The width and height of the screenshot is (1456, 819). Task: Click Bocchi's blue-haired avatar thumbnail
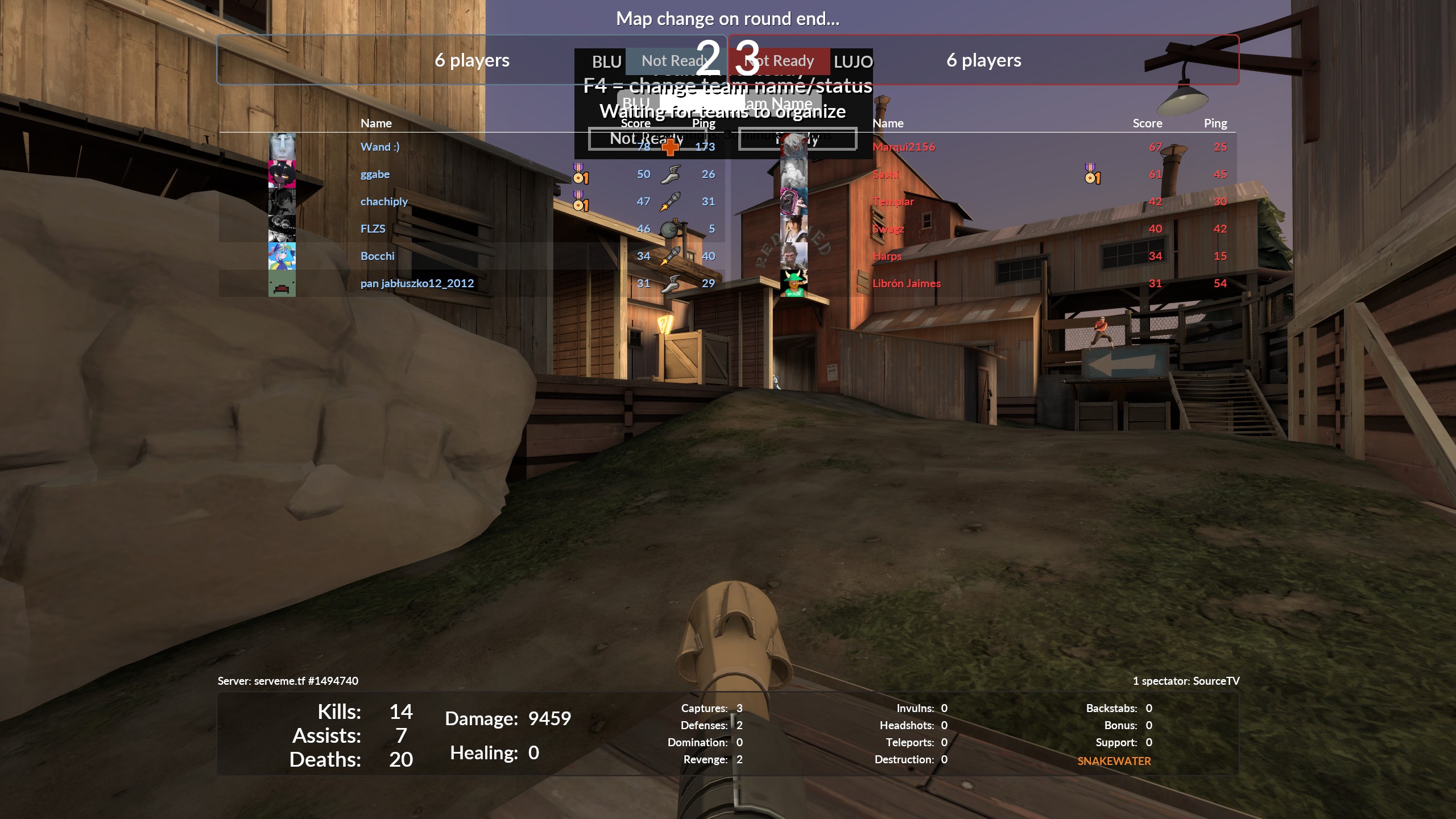click(x=282, y=256)
